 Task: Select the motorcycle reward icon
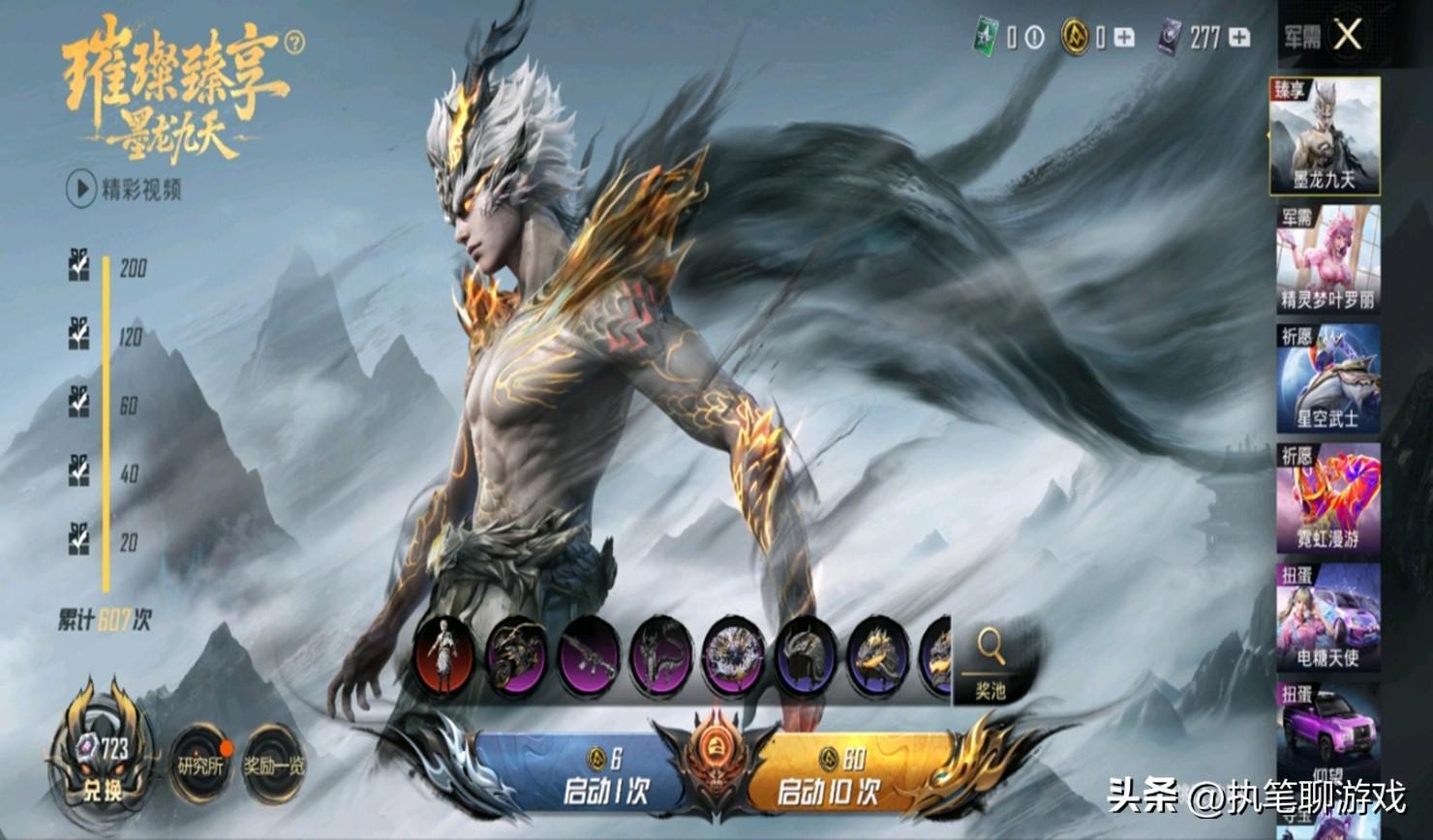tap(516, 656)
